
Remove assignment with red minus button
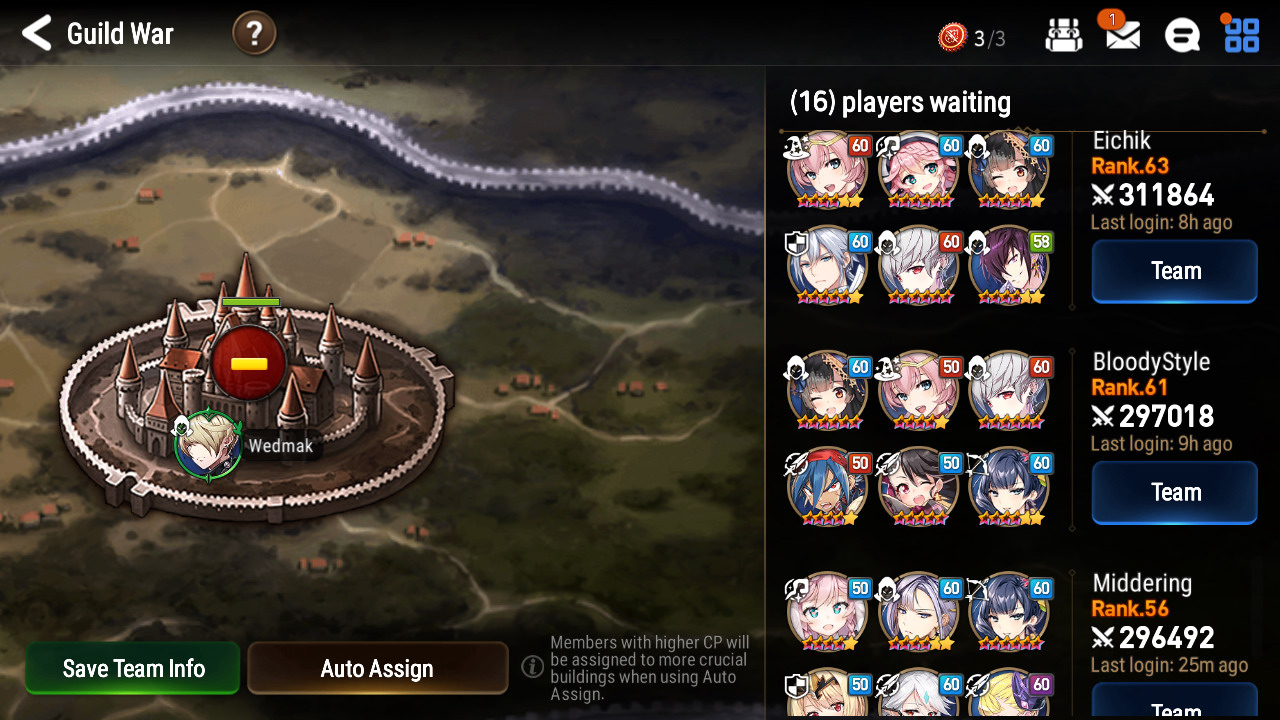(x=249, y=363)
